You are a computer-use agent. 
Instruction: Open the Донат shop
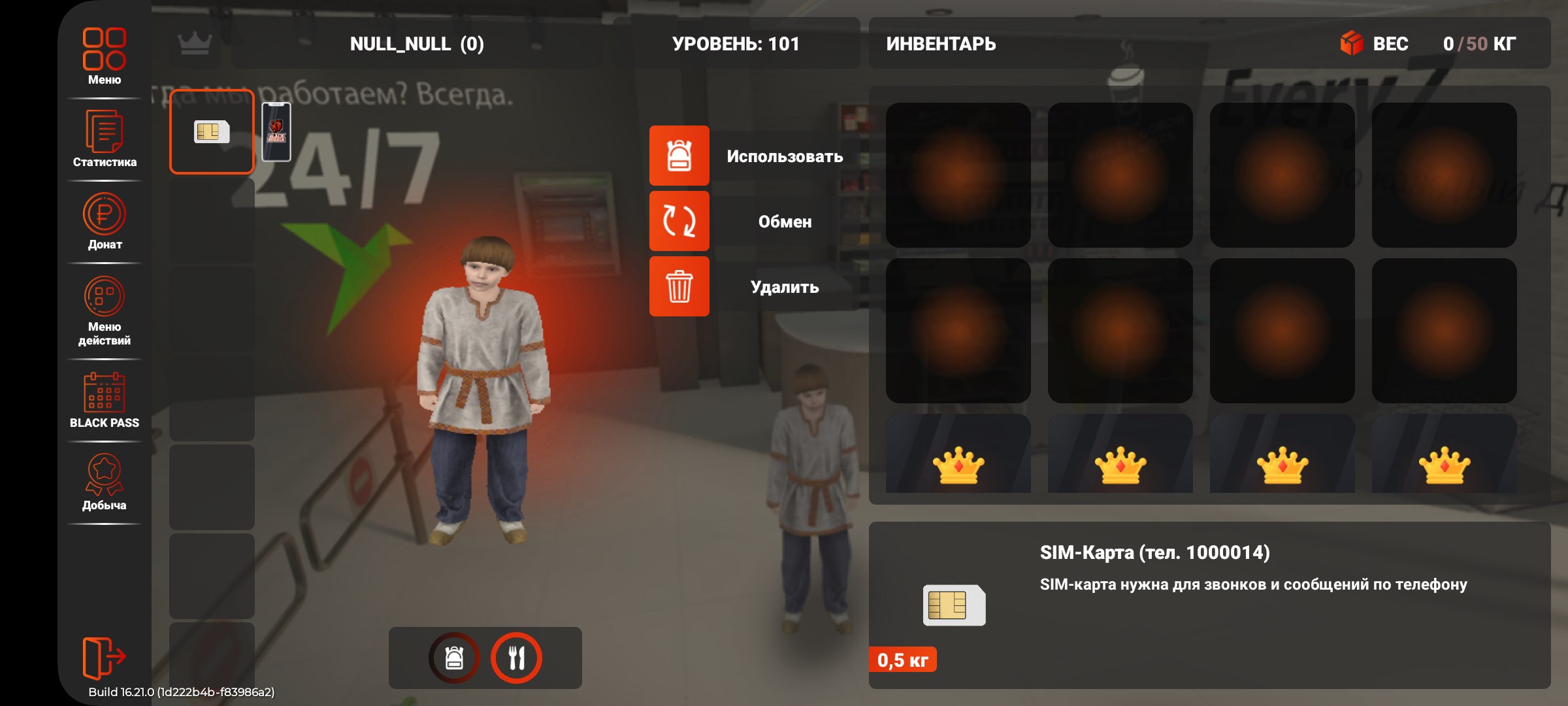click(105, 221)
